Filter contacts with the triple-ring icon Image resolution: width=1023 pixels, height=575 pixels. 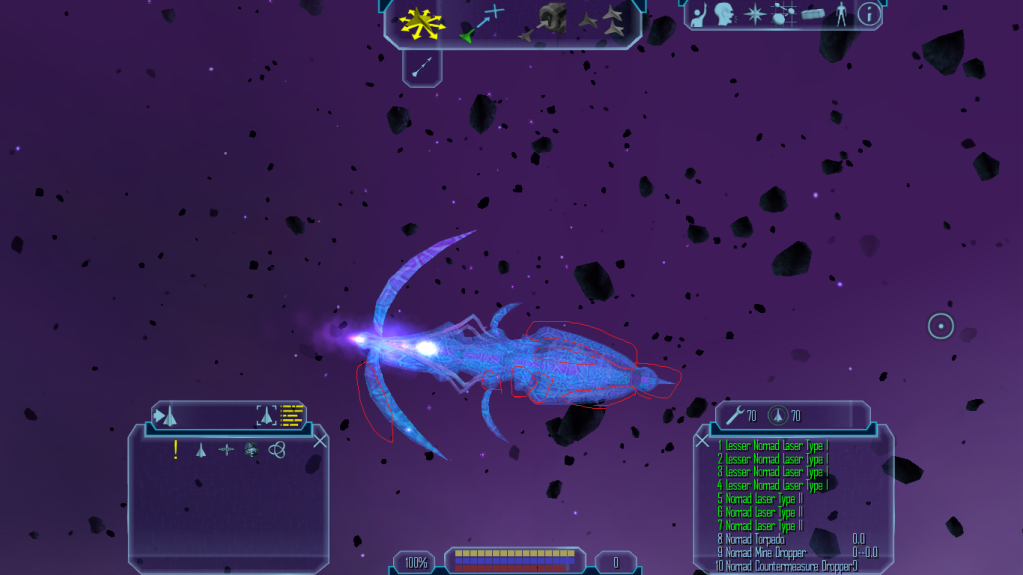(277, 450)
